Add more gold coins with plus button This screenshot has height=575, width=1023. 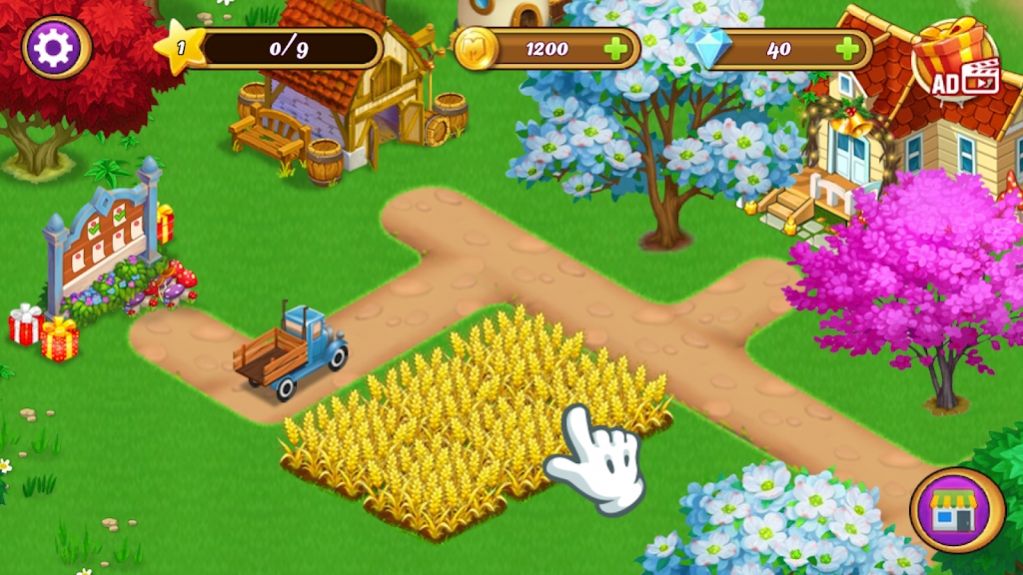coord(617,48)
